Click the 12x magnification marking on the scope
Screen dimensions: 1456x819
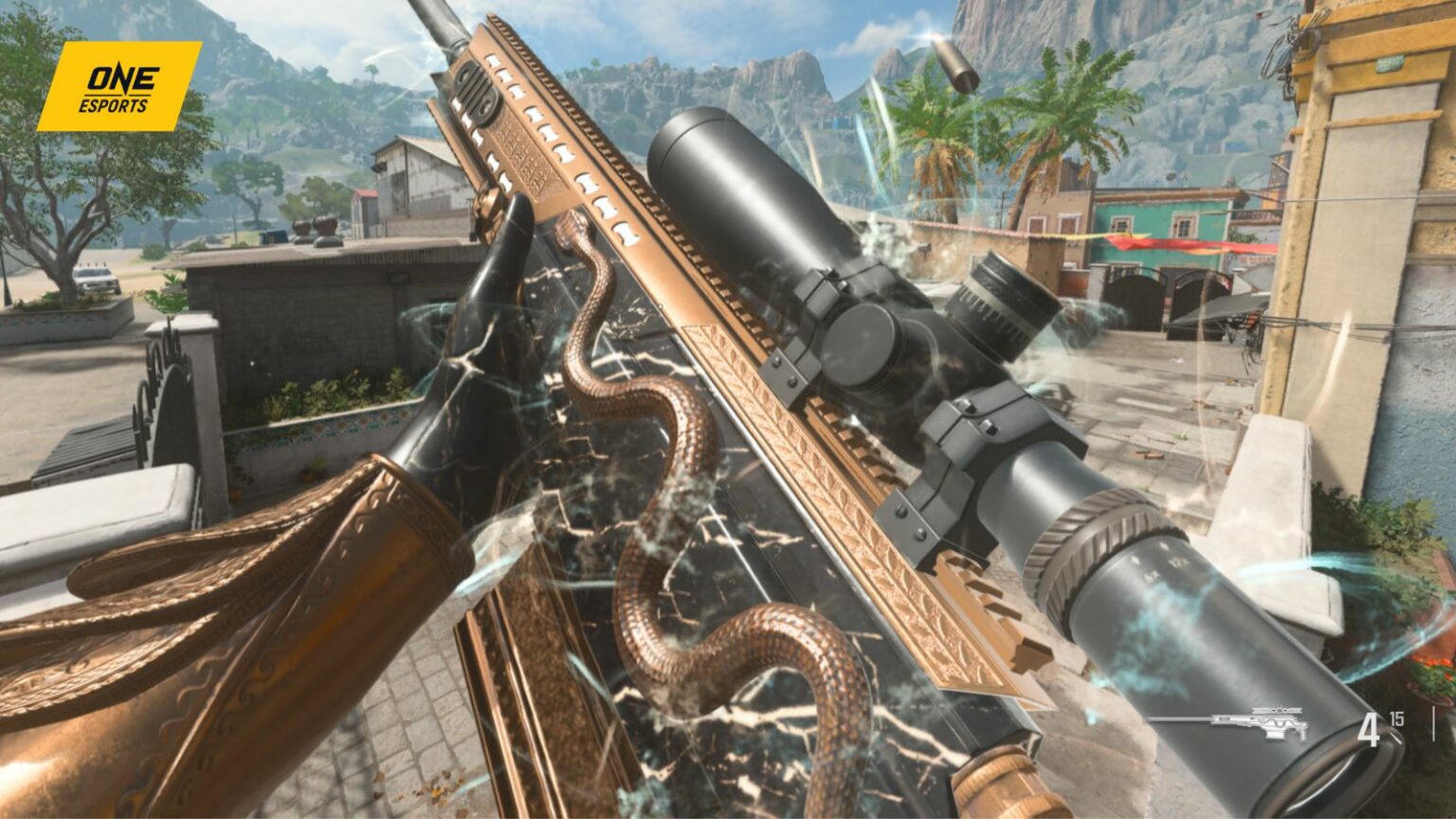pos(1177,561)
